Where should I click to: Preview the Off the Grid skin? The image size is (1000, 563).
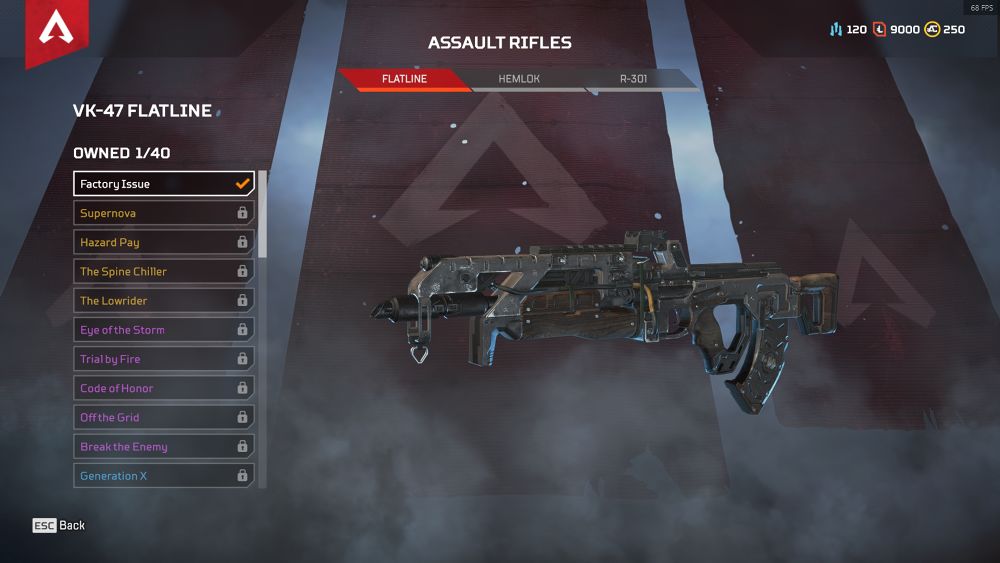[x=164, y=417]
